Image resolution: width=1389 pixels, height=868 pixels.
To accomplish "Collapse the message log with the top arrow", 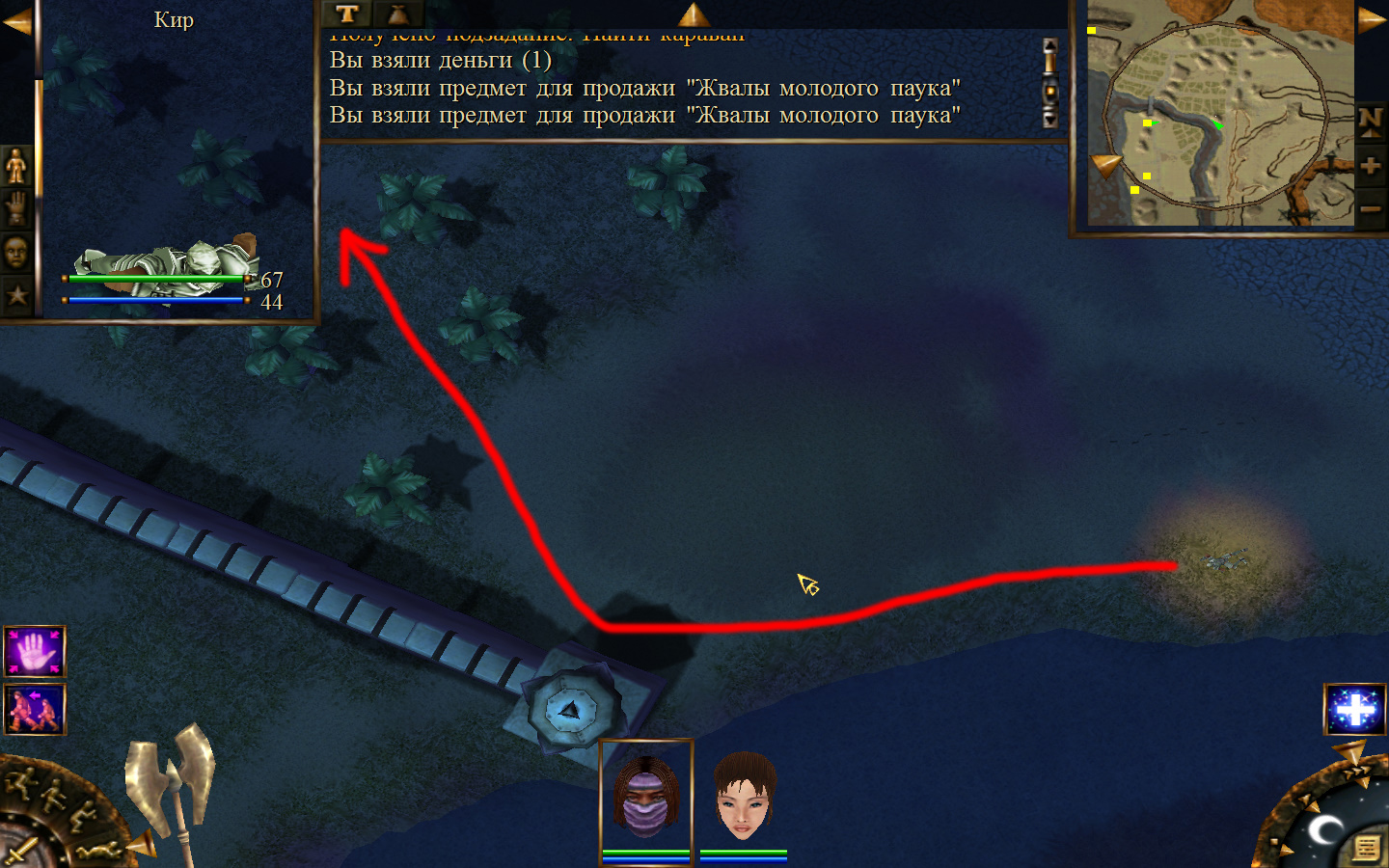I will click(x=694, y=14).
